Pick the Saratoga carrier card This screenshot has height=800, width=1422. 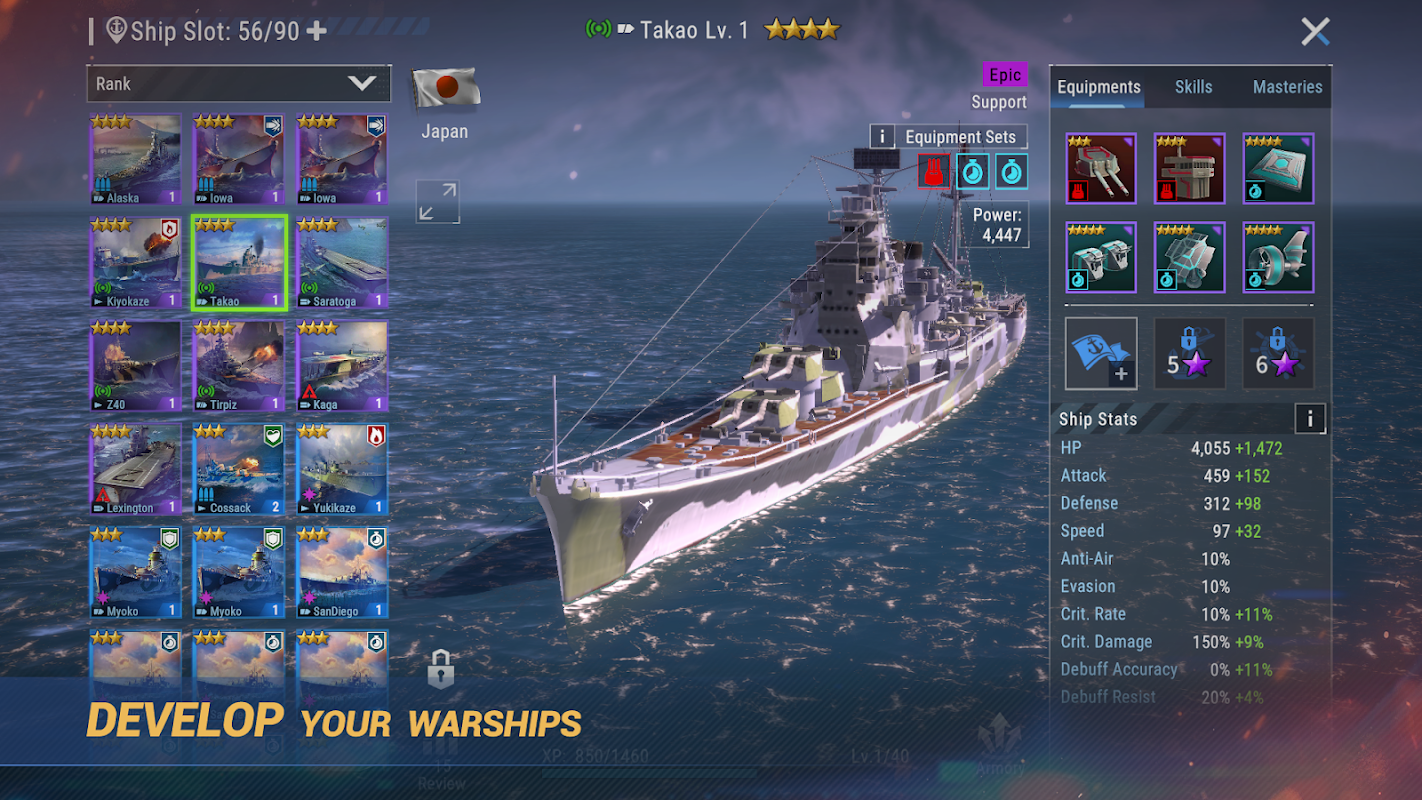[x=342, y=262]
